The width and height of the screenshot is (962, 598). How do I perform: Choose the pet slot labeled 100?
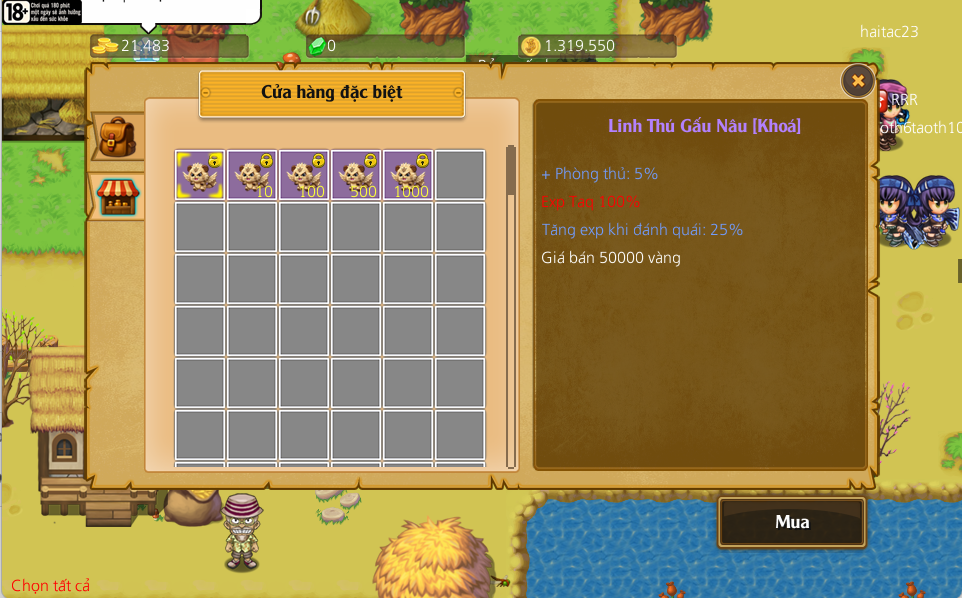tap(304, 175)
